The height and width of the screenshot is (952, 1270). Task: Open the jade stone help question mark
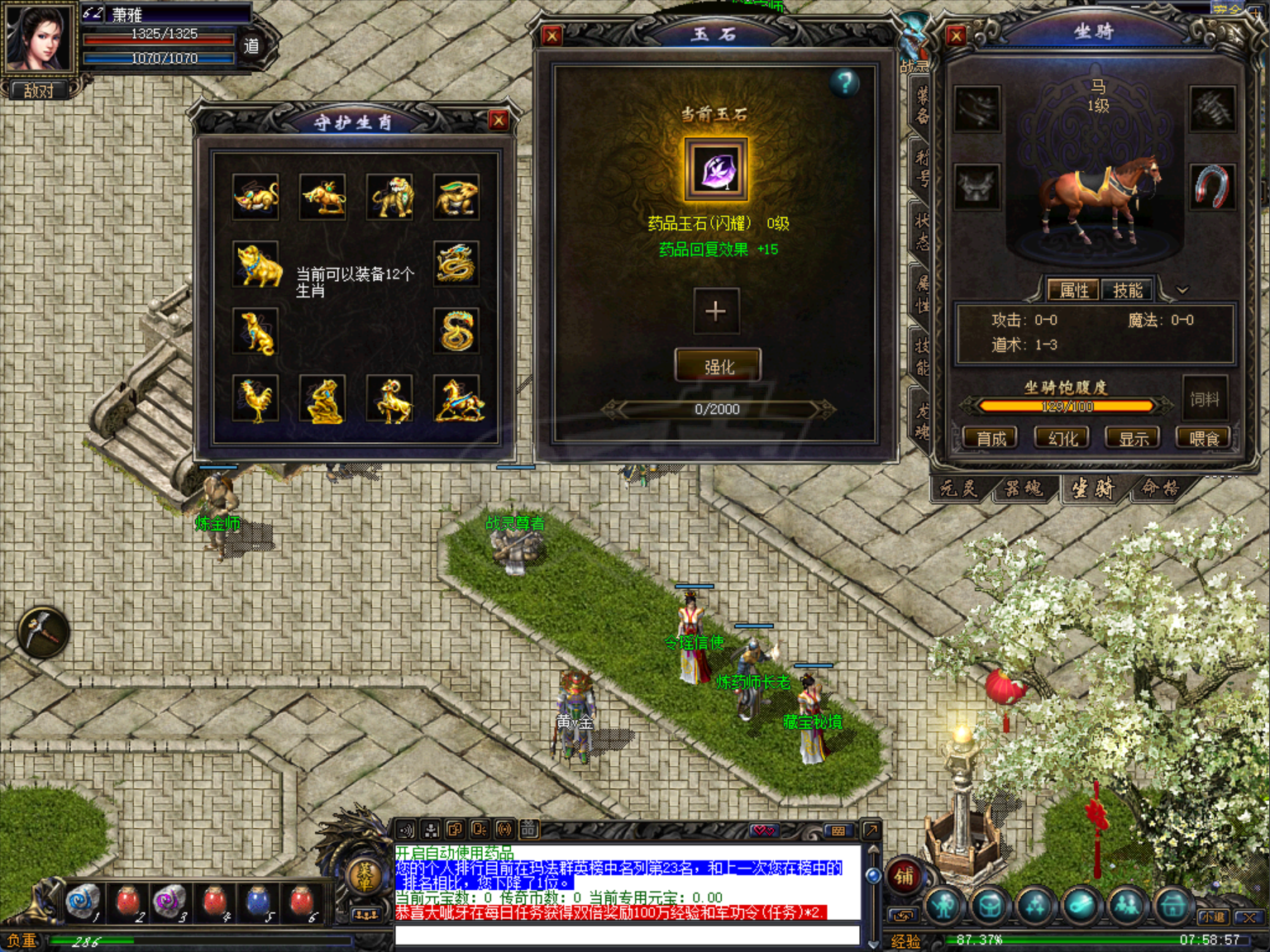(844, 83)
